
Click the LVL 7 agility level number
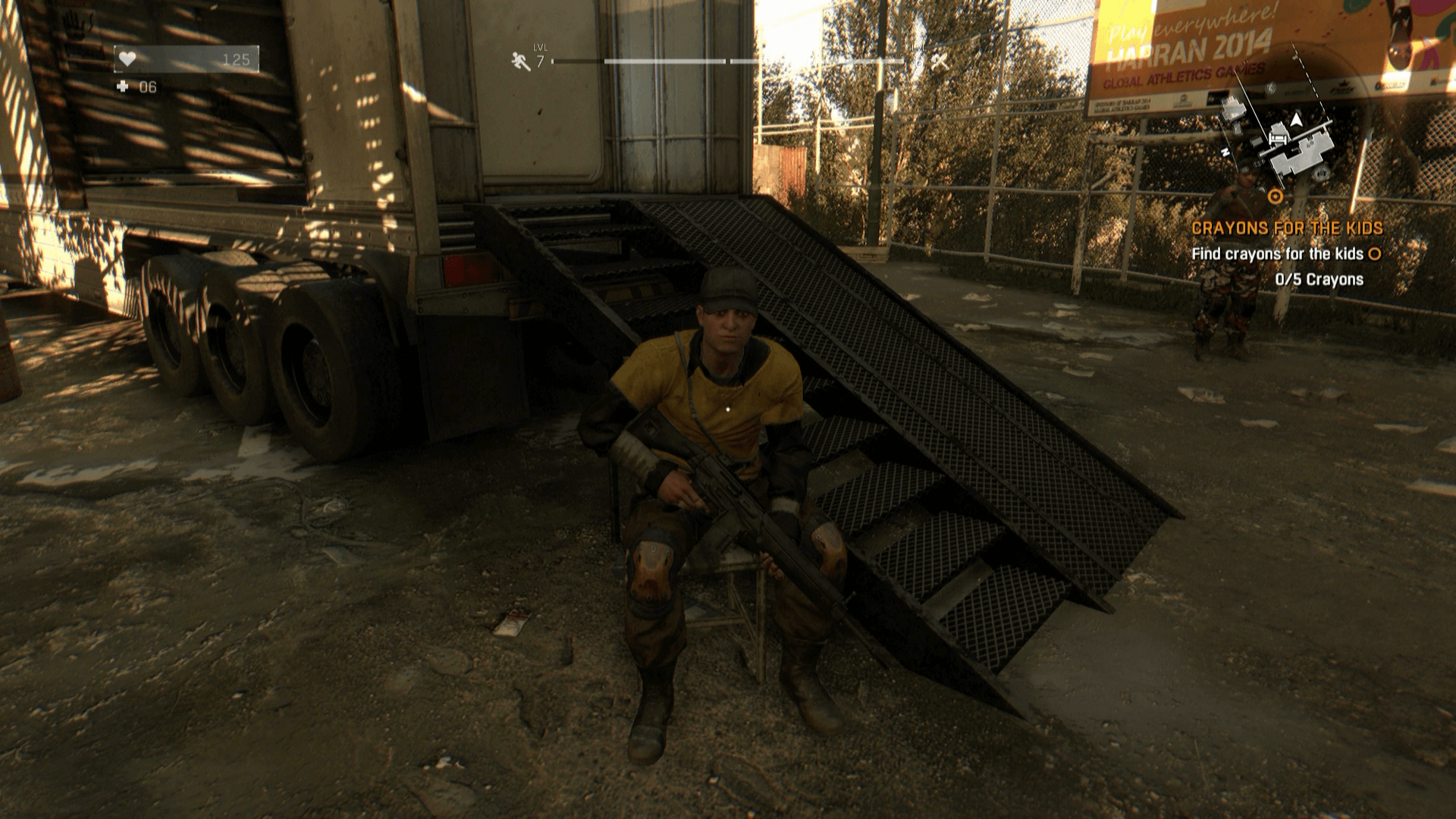tap(540, 61)
